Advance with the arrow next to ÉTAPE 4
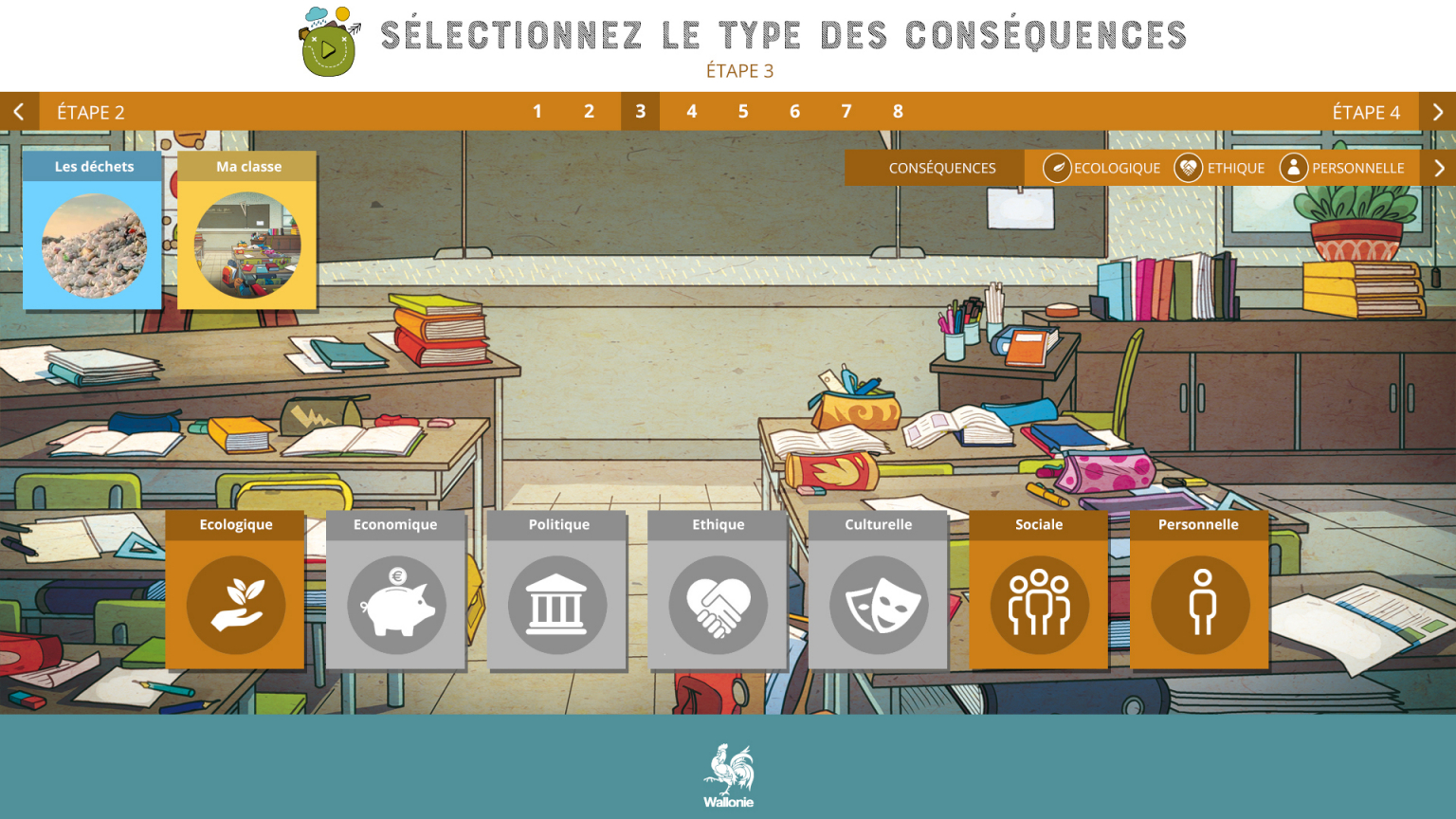The image size is (1456, 819). point(1437,112)
